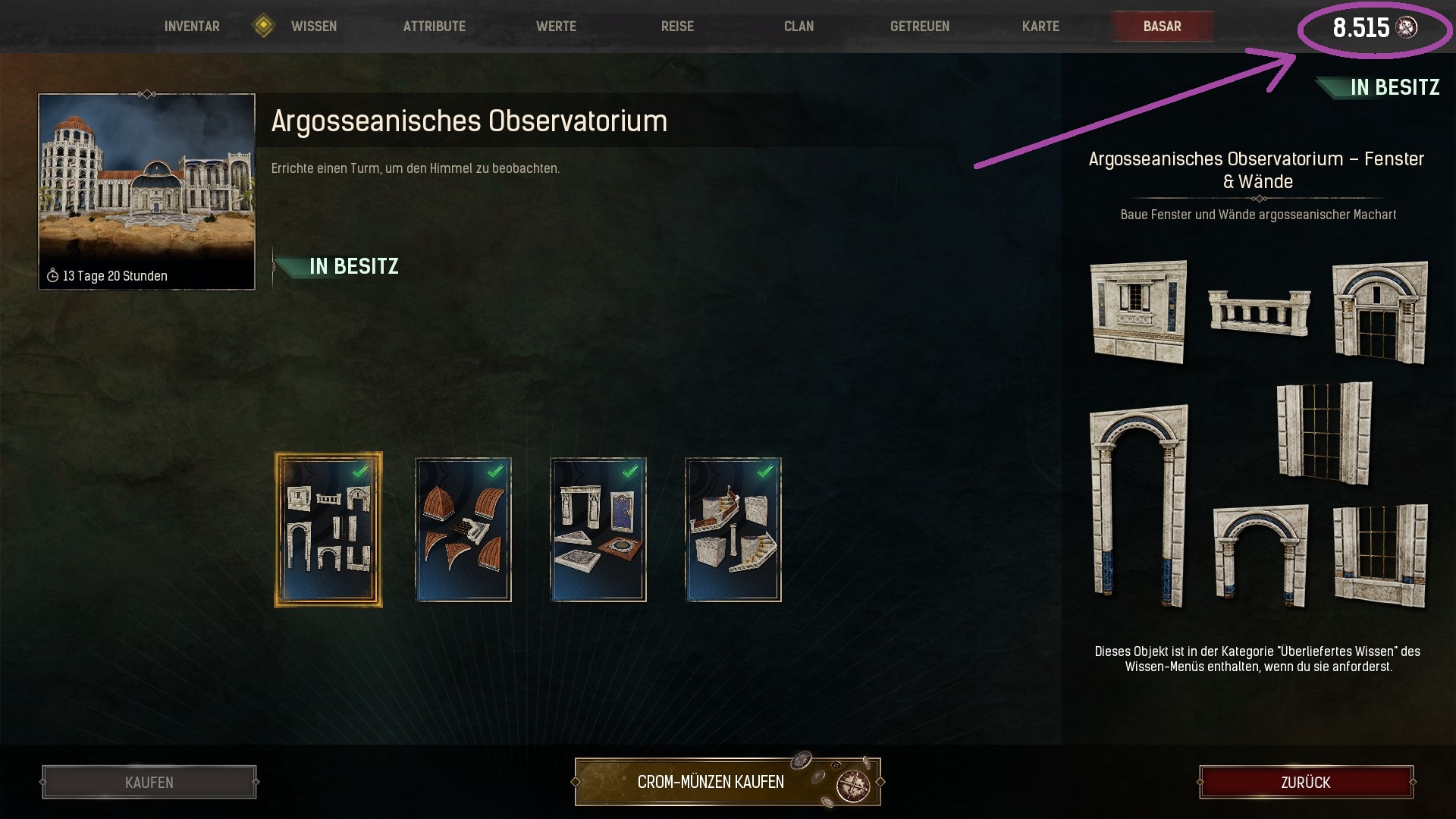Click the green checkmark on the Fenster & Wände card
This screenshot has width=1456, height=819.
[x=359, y=471]
